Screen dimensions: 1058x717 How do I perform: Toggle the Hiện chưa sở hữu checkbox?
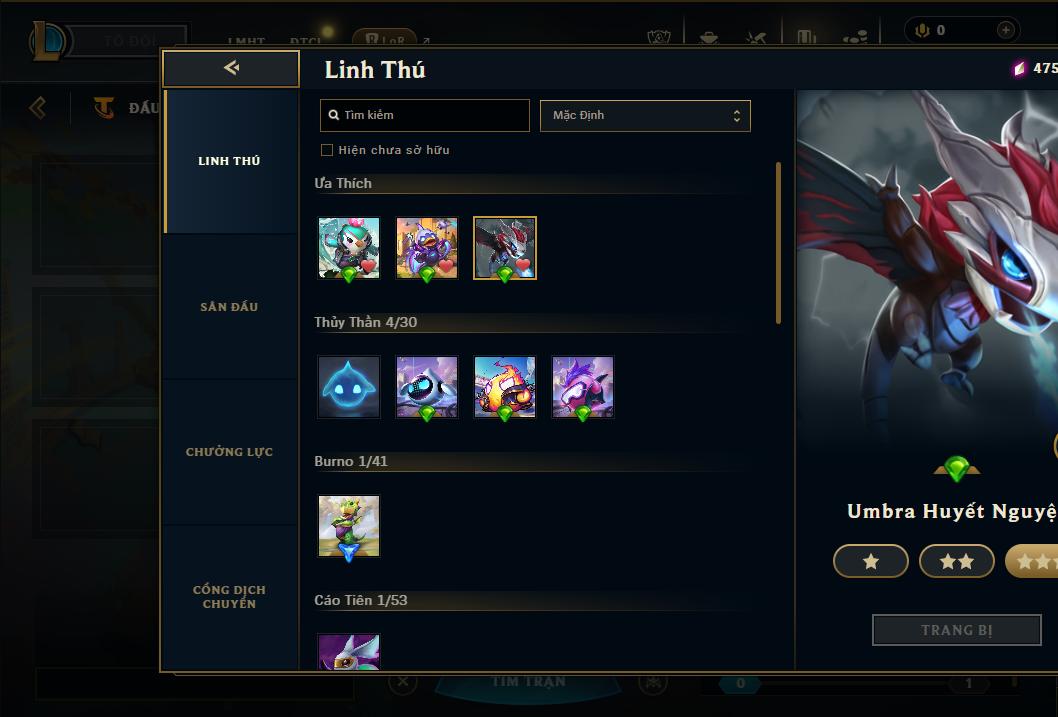click(327, 150)
